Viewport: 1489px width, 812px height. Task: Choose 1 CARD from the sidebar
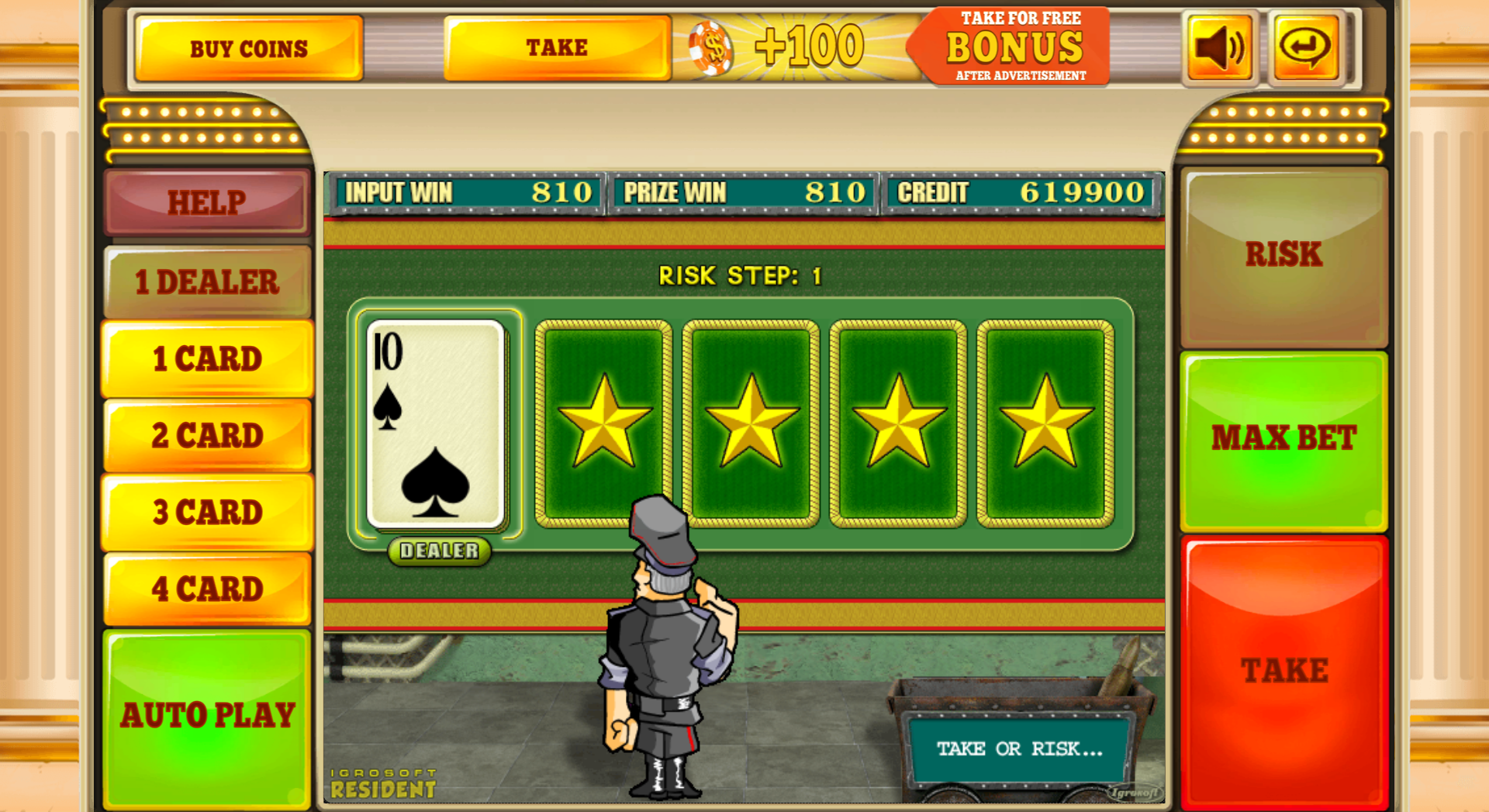pos(206,358)
